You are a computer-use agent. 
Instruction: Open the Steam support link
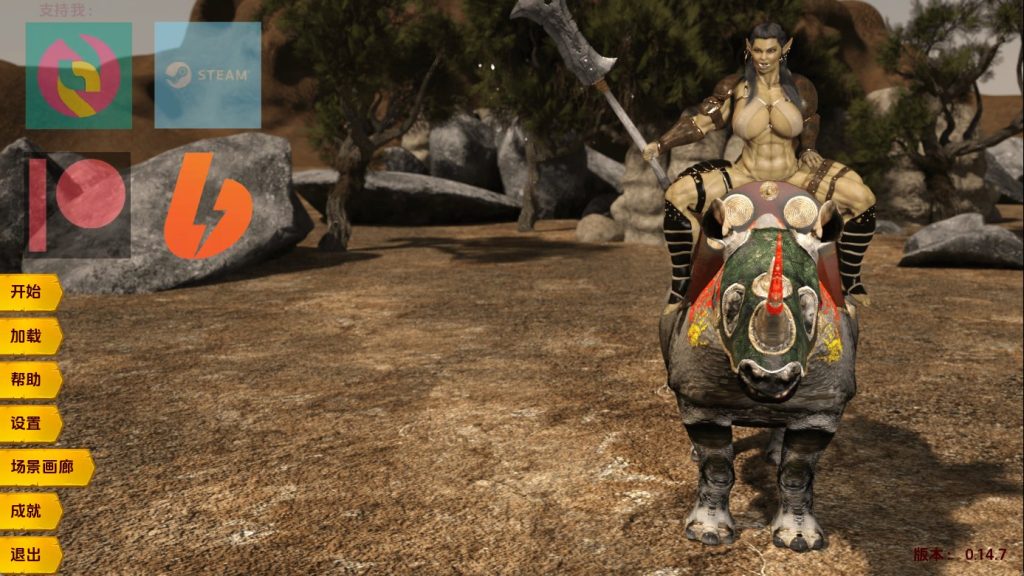coord(208,75)
